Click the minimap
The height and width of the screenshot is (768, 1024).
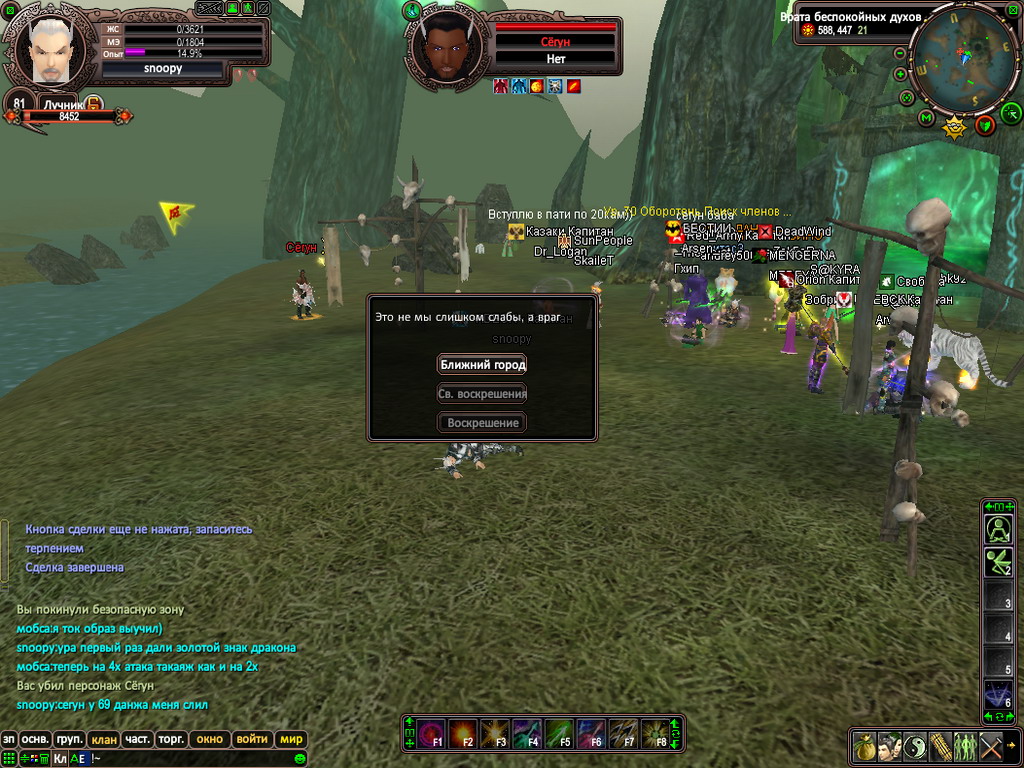pyautogui.click(x=964, y=58)
